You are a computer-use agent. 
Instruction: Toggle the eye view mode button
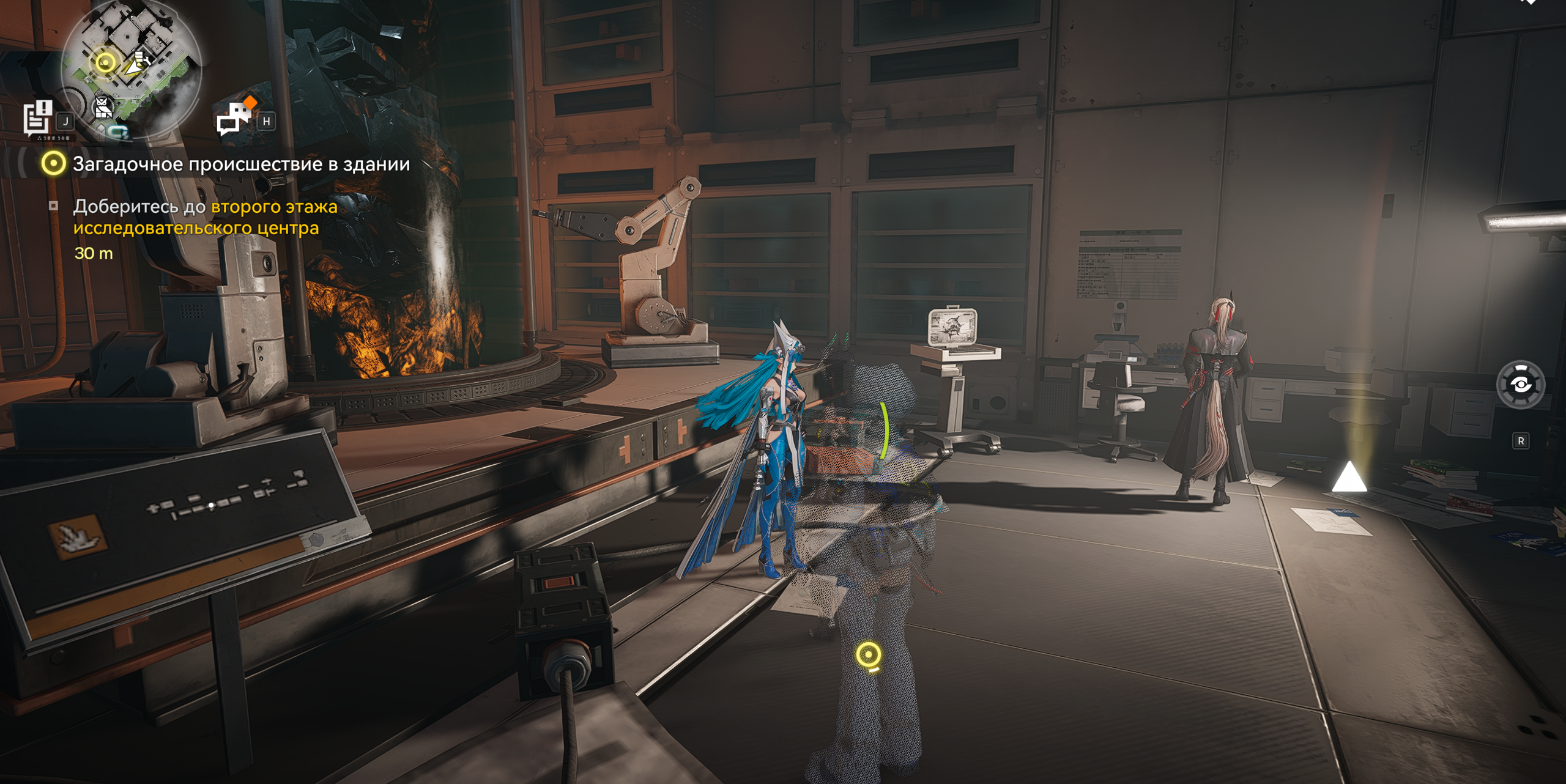point(1520,385)
